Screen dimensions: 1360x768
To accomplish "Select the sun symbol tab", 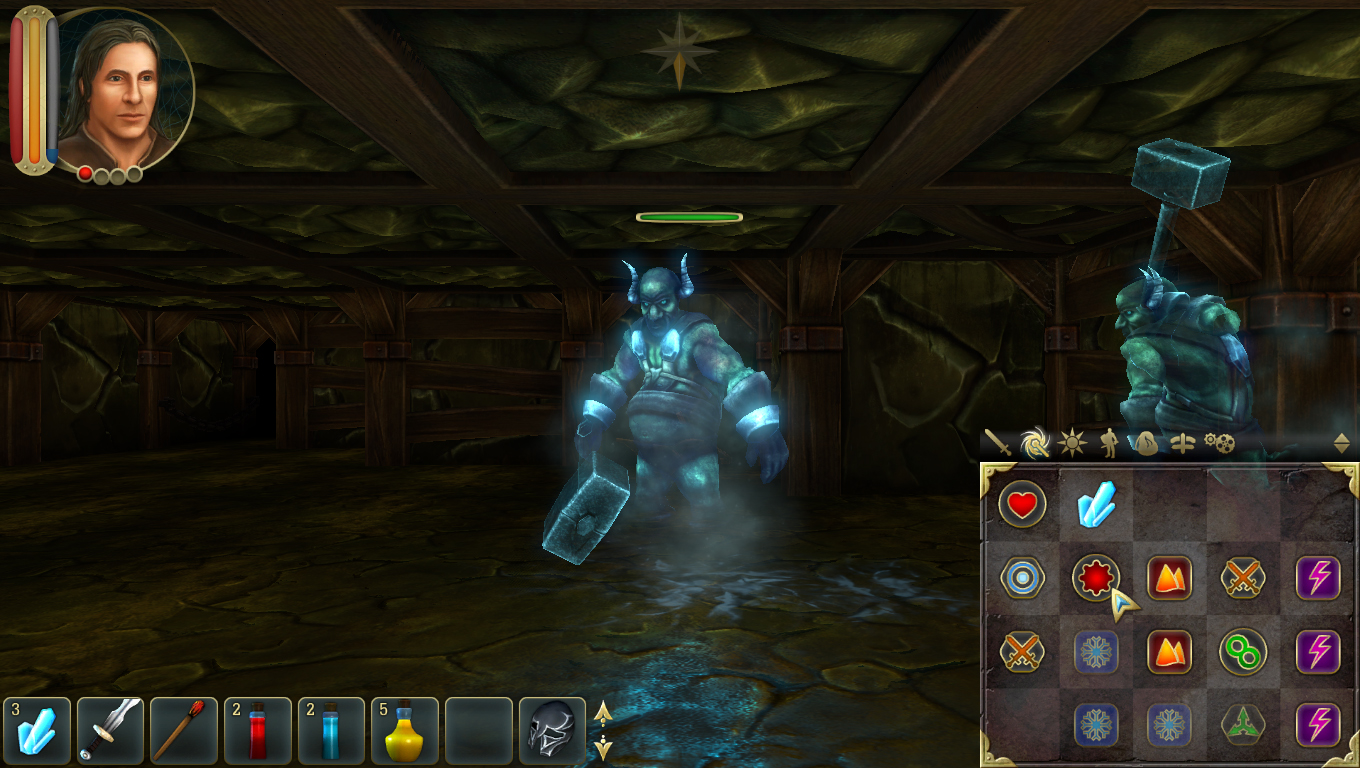I will [1072, 442].
